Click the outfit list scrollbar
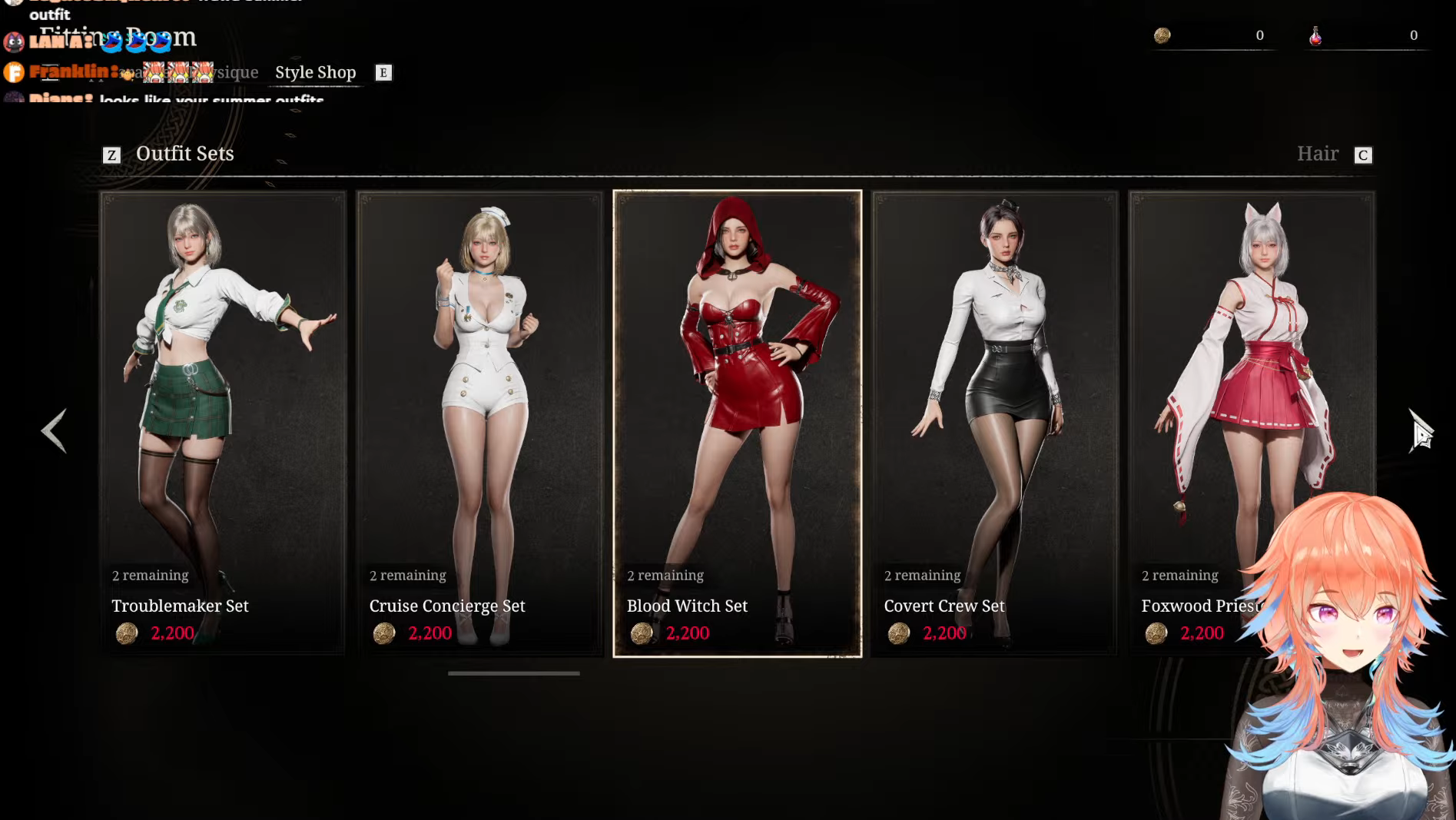Screen dimensions: 1456x820 click(514, 673)
